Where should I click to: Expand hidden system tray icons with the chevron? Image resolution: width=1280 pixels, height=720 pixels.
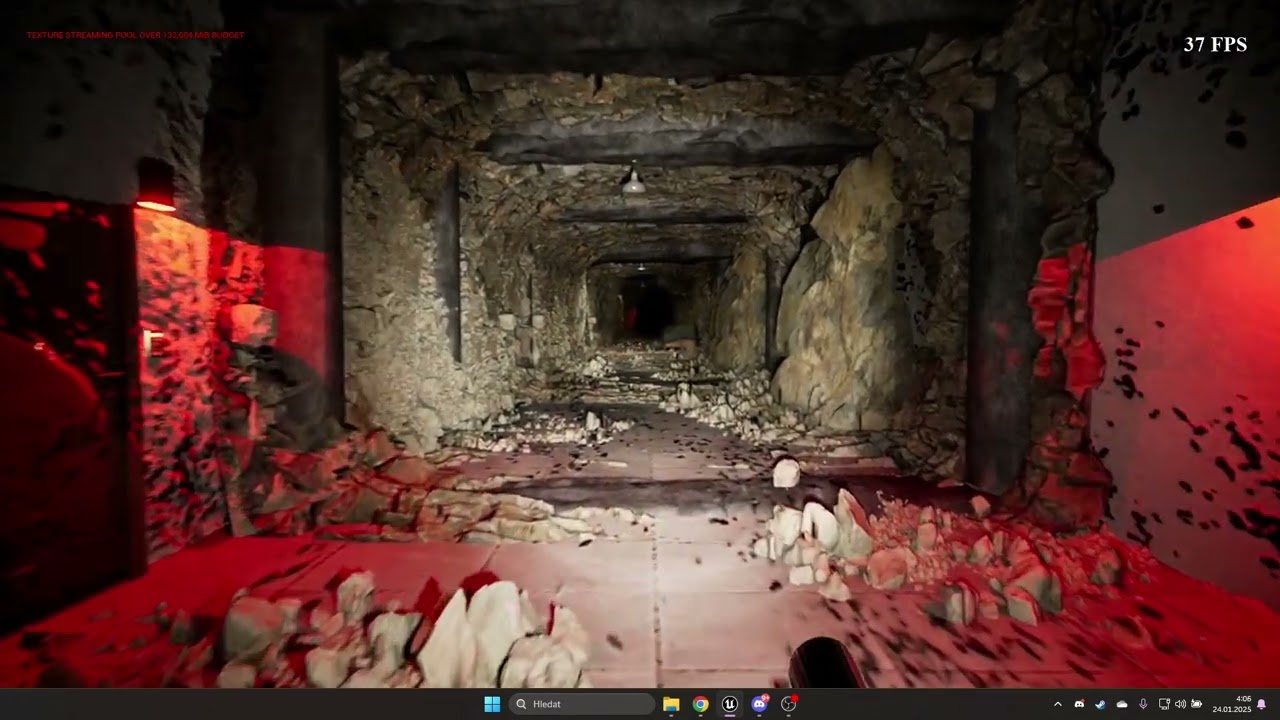1058,704
